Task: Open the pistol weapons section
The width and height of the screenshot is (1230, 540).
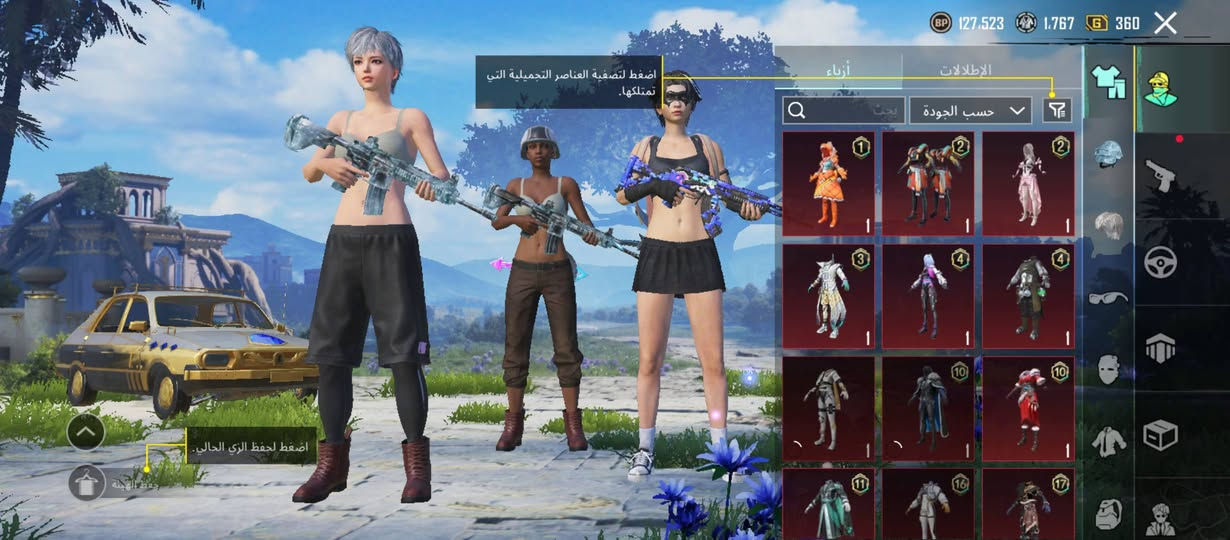Action: (1160, 175)
